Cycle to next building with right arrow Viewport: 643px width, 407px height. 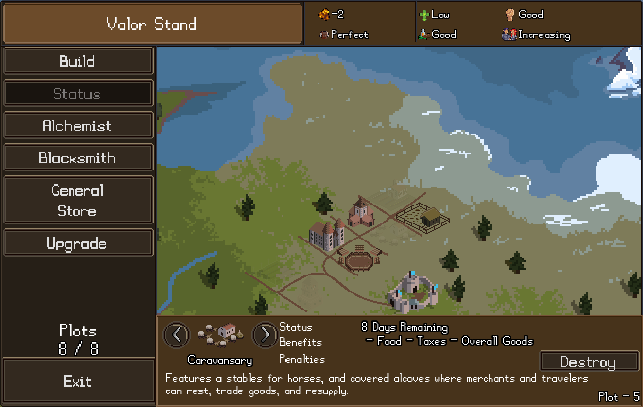tap(264, 334)
